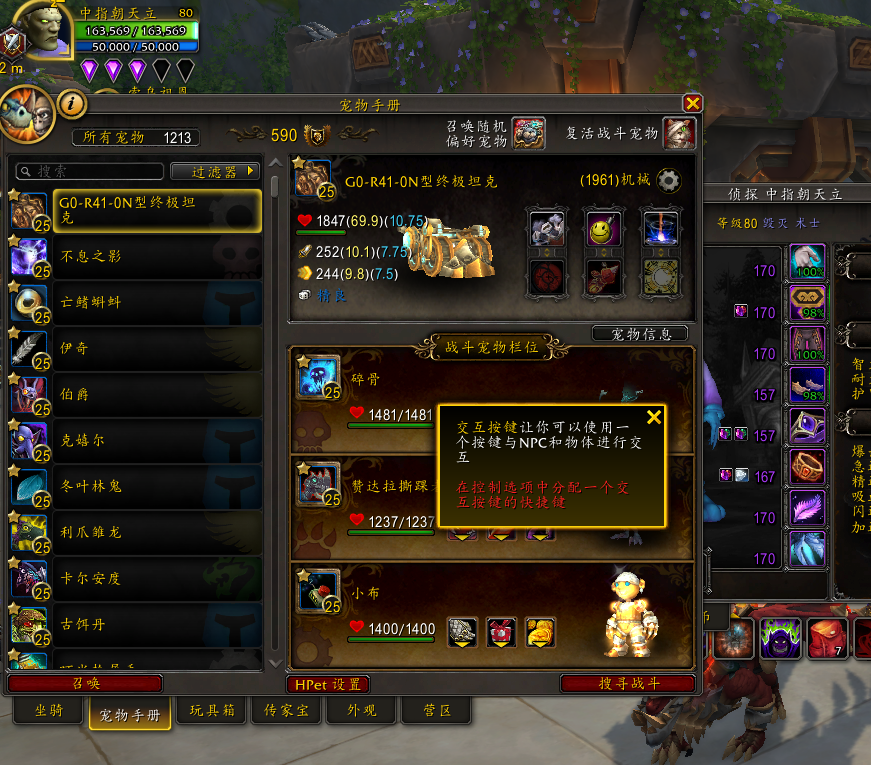This screenshot has height=765, width=871.
Task: Open the 过滤器 filter dropdown
Action: point(215,172)
